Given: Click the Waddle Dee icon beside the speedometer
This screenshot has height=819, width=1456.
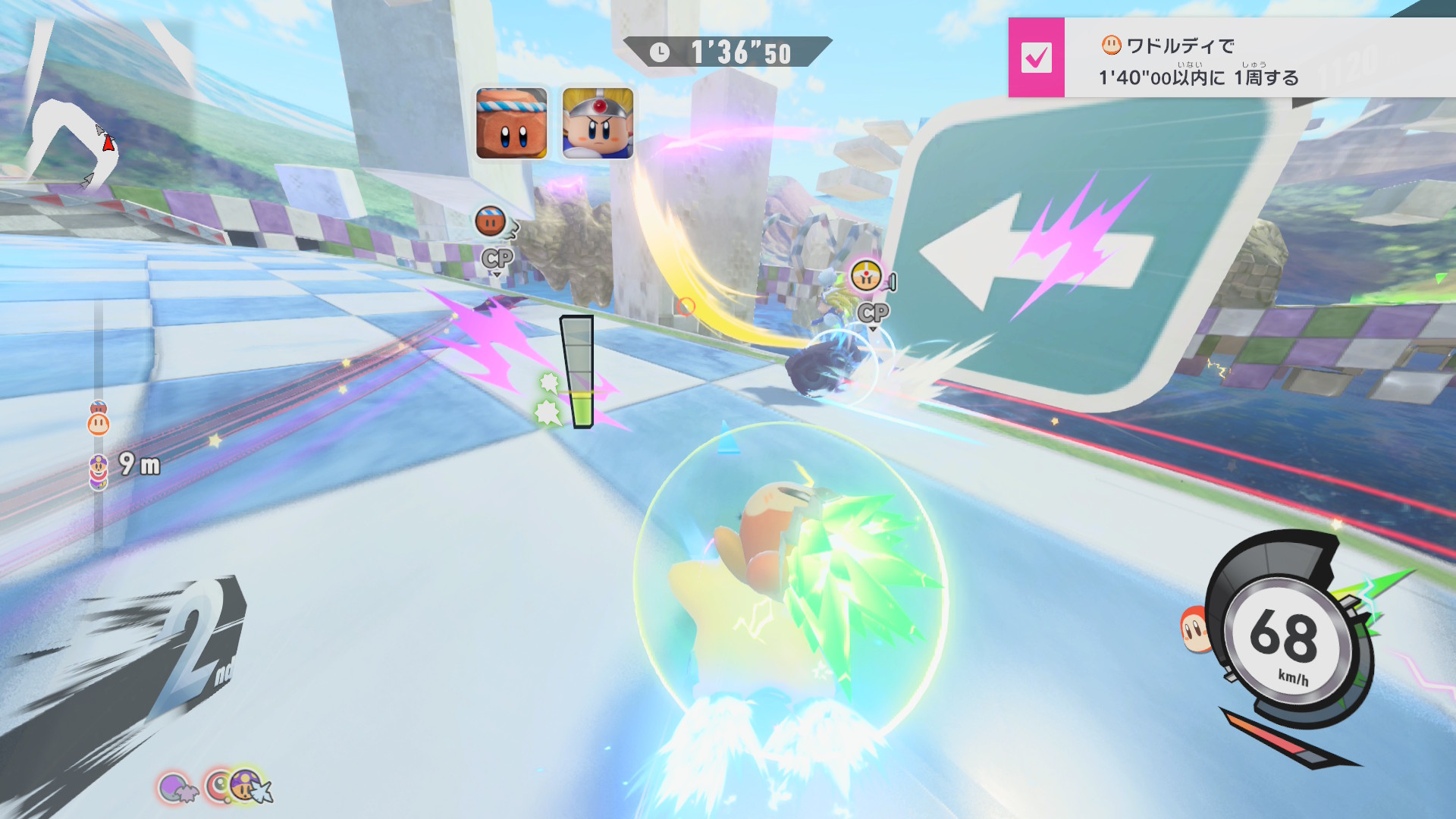Looking at the screenshot, I should point(1194,631).
